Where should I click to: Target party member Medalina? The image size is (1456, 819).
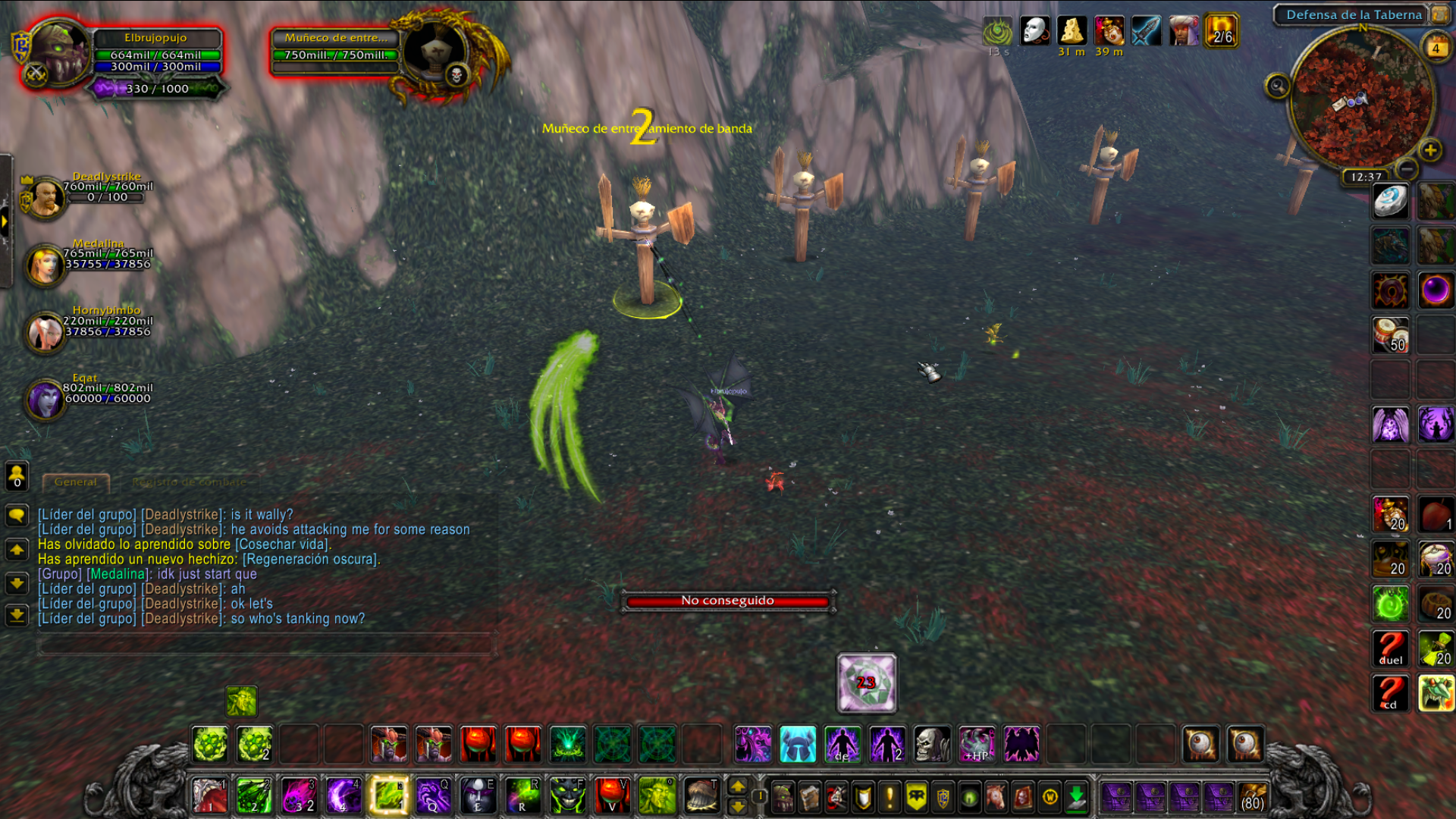(x=45, y=264)
